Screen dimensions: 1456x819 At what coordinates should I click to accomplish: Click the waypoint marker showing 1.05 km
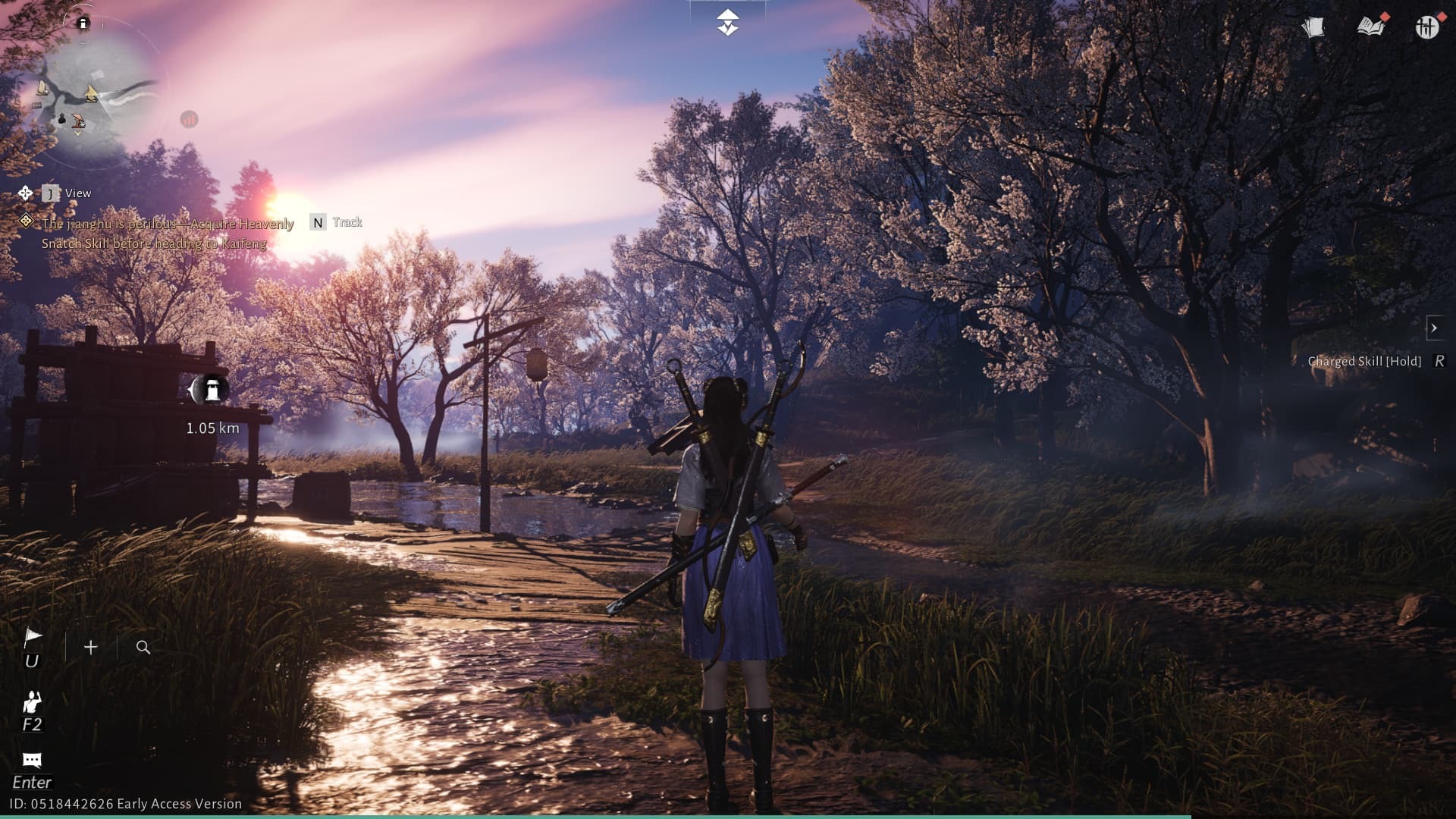point(211,388)
